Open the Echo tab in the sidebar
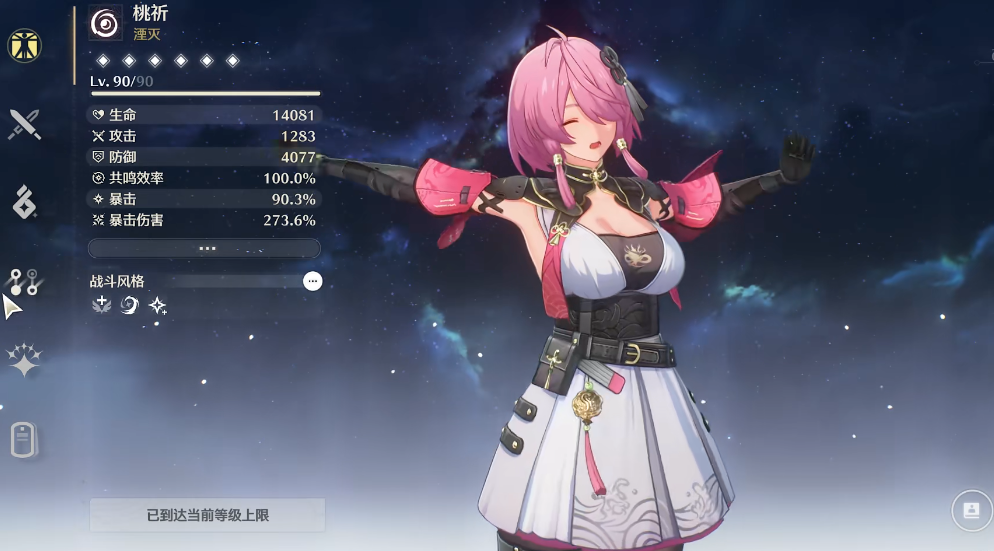The height and width of the screenshot is (551, 994). 24,202
